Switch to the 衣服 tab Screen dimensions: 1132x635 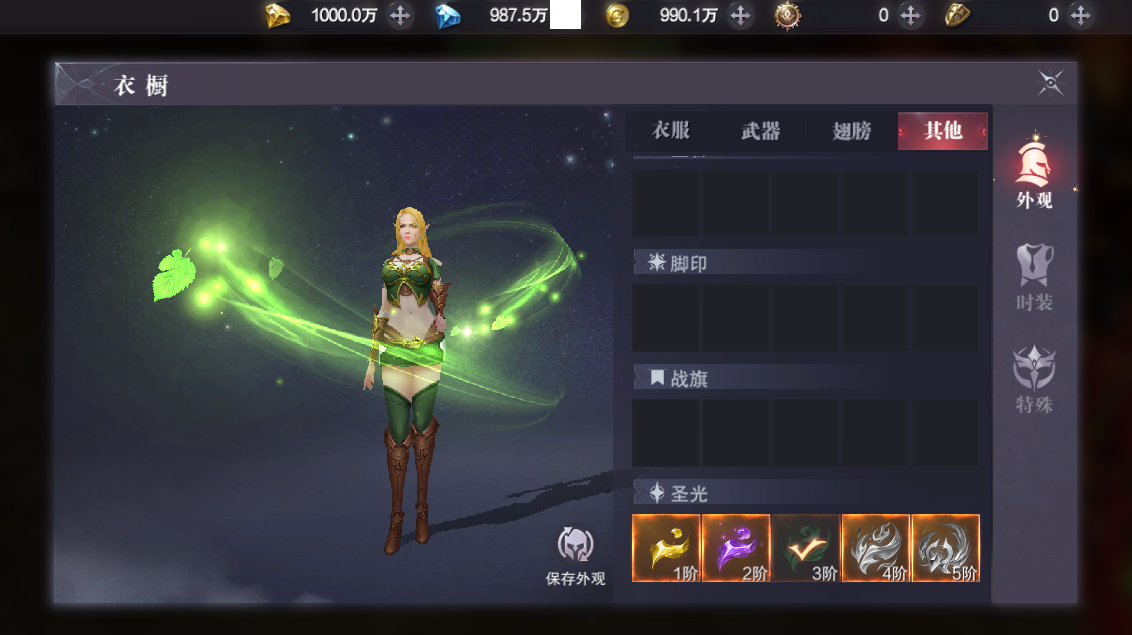click(x=671, y=131)
